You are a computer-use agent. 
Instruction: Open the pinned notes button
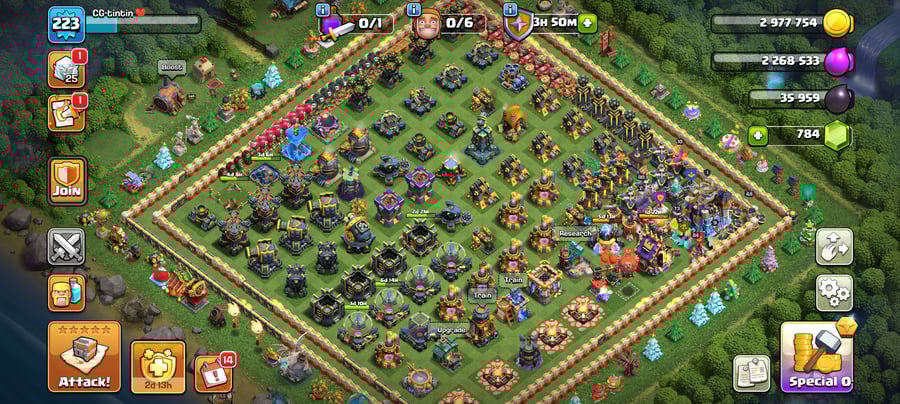click(x=751, y=374)
